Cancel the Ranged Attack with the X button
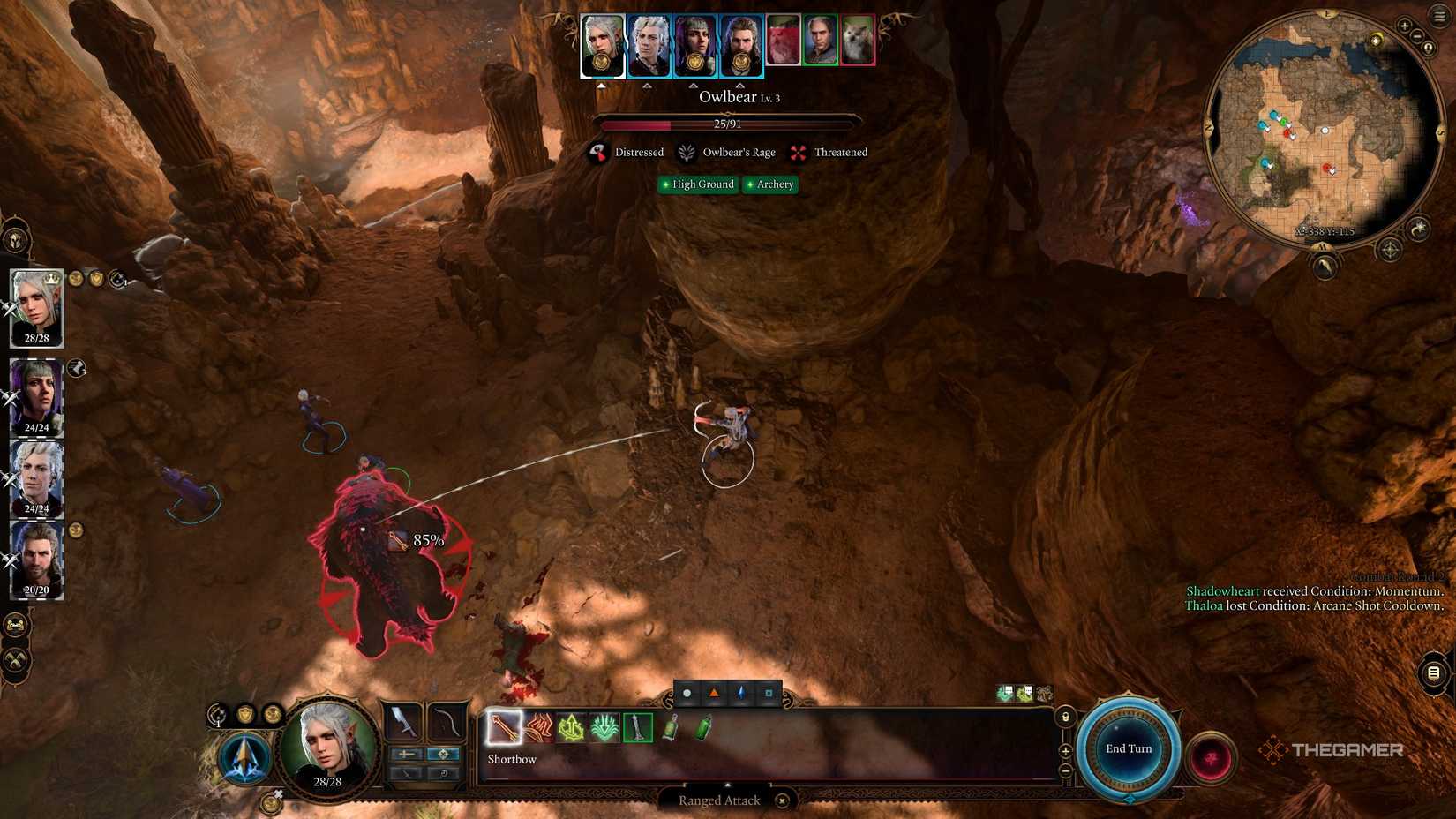 782,800
